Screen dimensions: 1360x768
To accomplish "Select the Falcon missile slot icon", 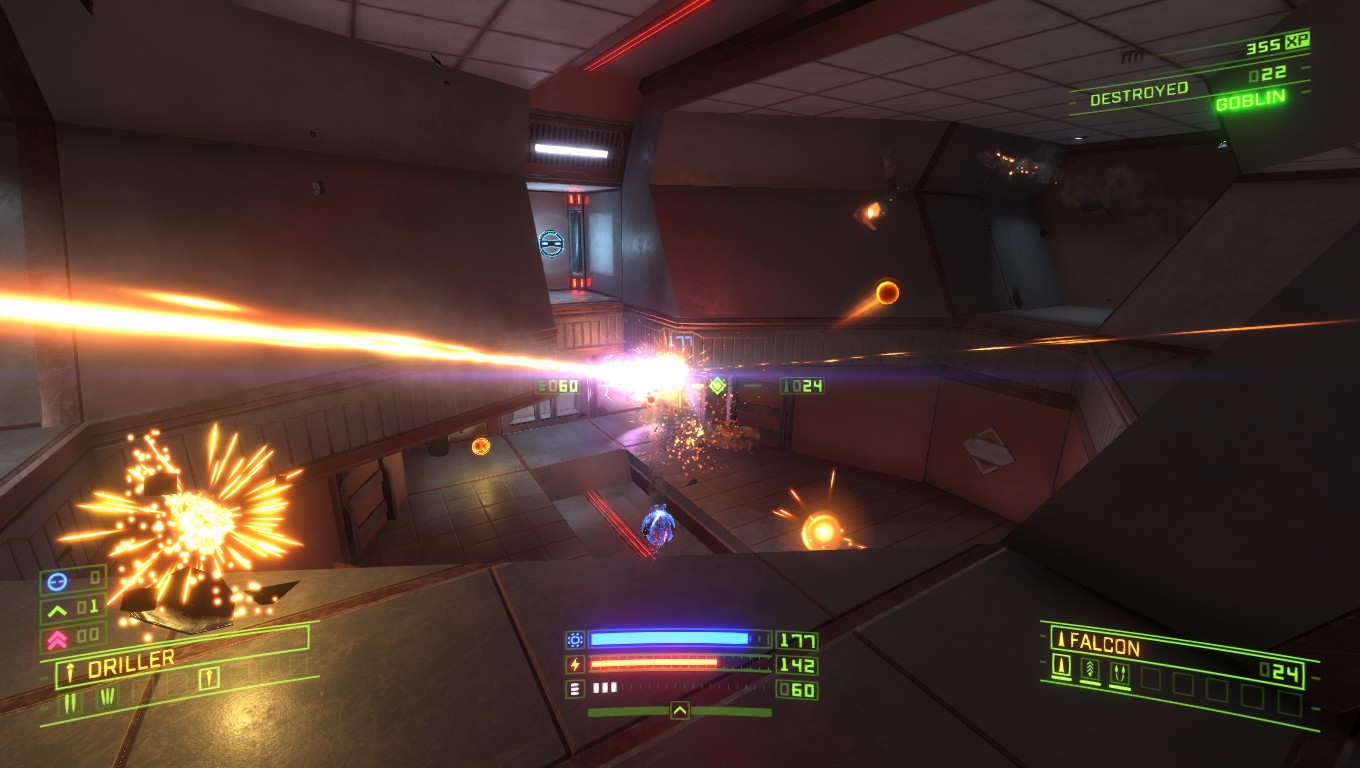I will click(x=1061, y=665).
